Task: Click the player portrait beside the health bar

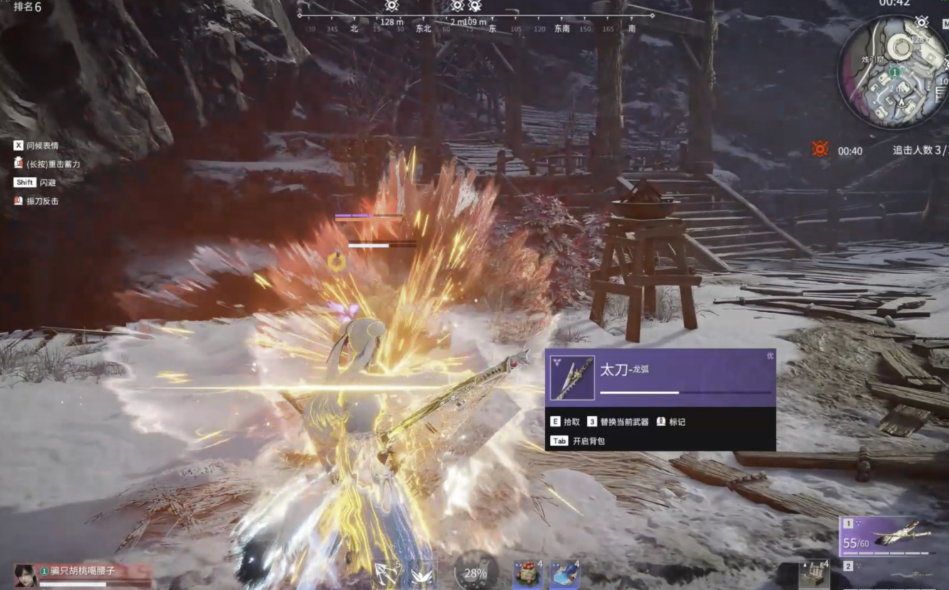Action: 24,575
